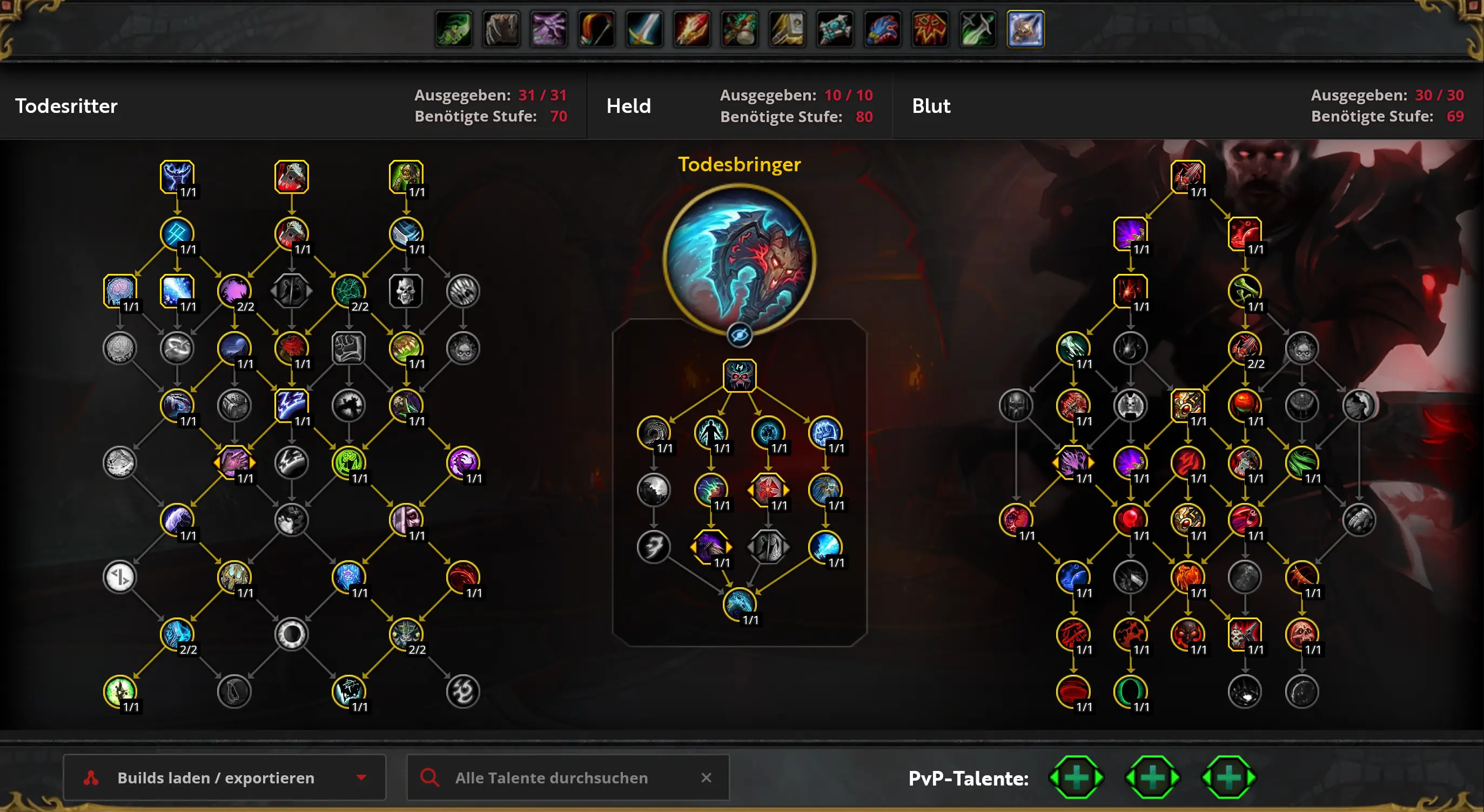Click the pink brain talent marked 1/1
This screenshot has height=812, width=1484.
[x=120, y=291]
